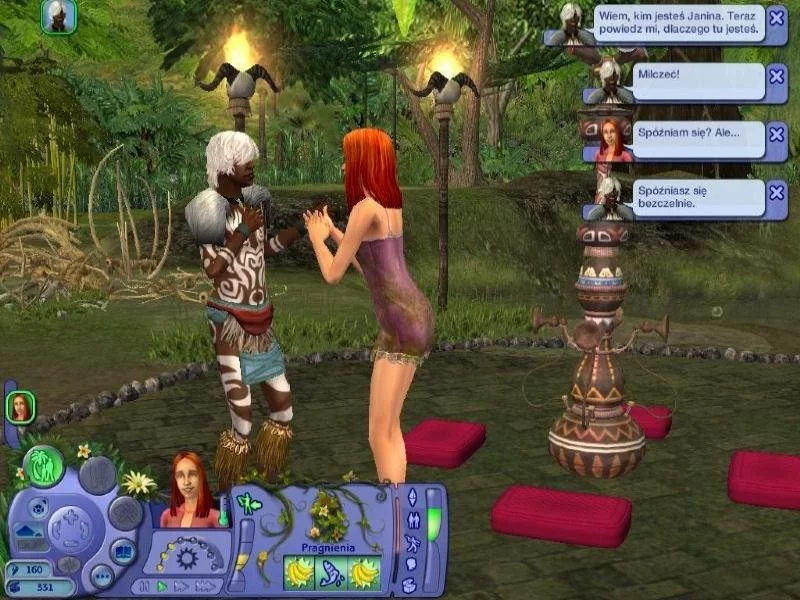800x600 pixels.
Task: Dismiss the "Milczeć!" dialogue bubble
Action: point(777,76)
